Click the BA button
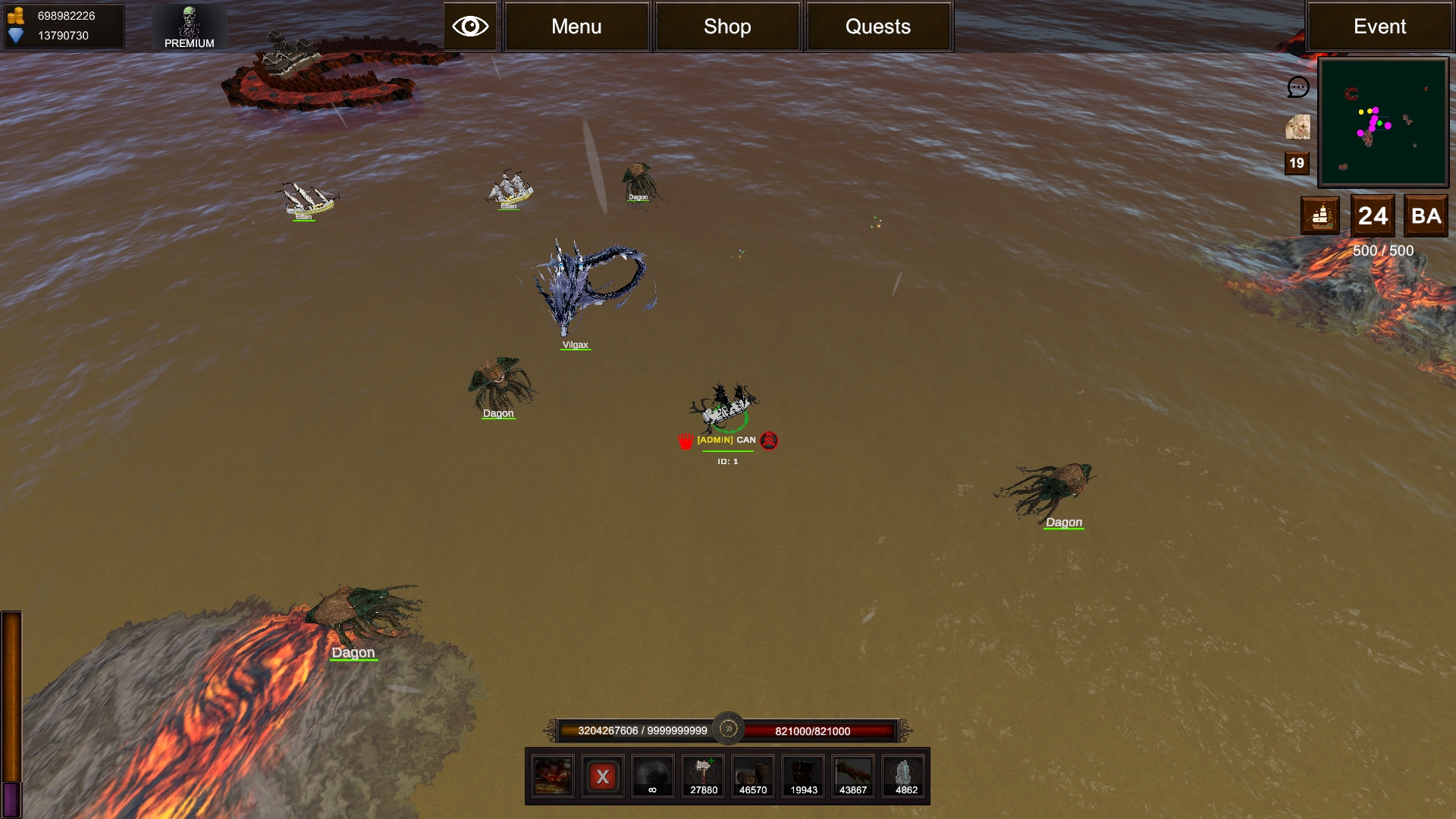 pos(1426,216)
